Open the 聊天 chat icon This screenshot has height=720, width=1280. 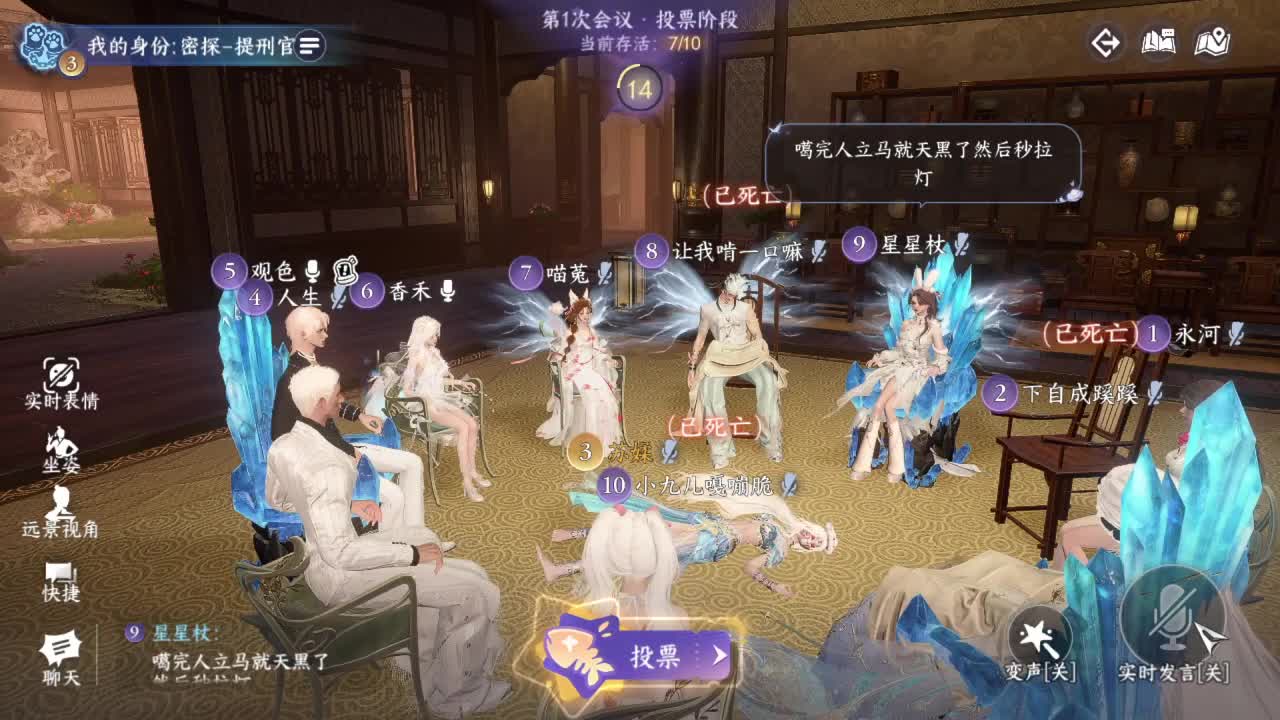pos(58,650)
